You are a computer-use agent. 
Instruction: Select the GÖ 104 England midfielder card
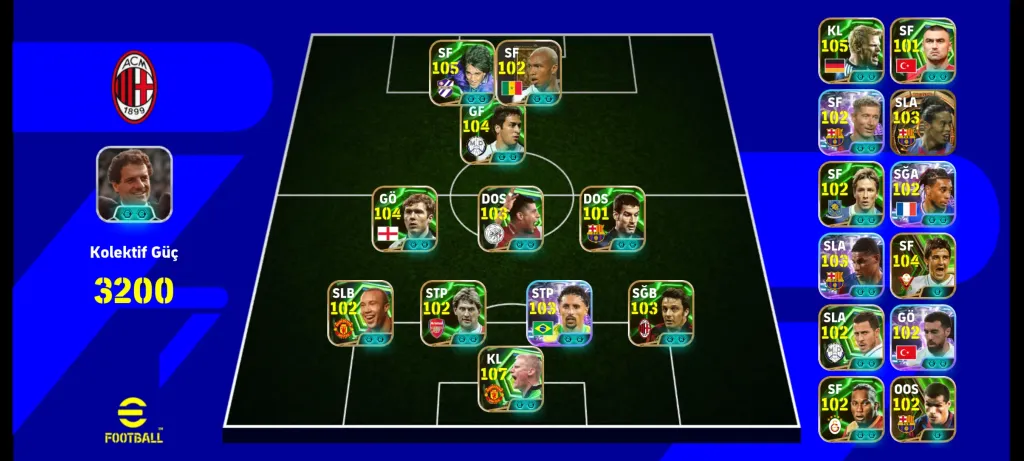[x=405, y=218]
